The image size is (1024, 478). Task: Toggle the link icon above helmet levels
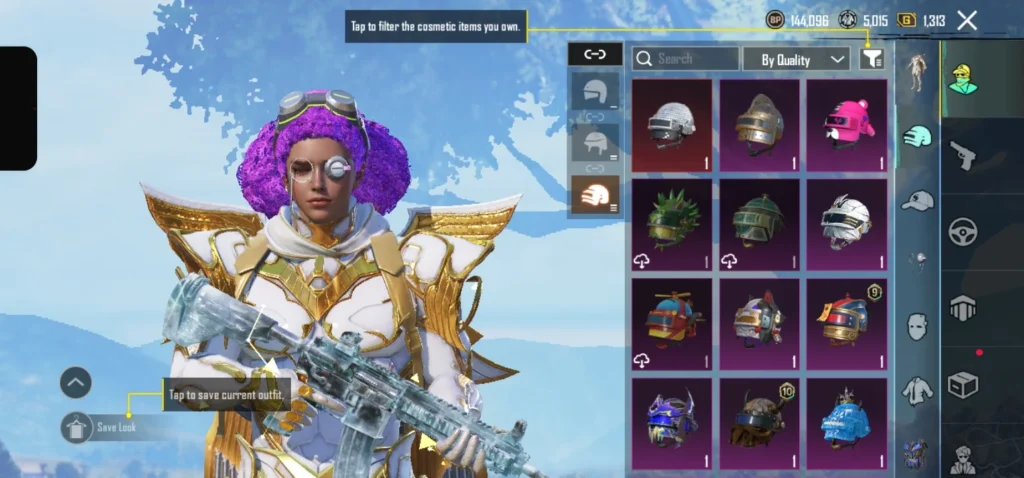(x=595, y=55)
